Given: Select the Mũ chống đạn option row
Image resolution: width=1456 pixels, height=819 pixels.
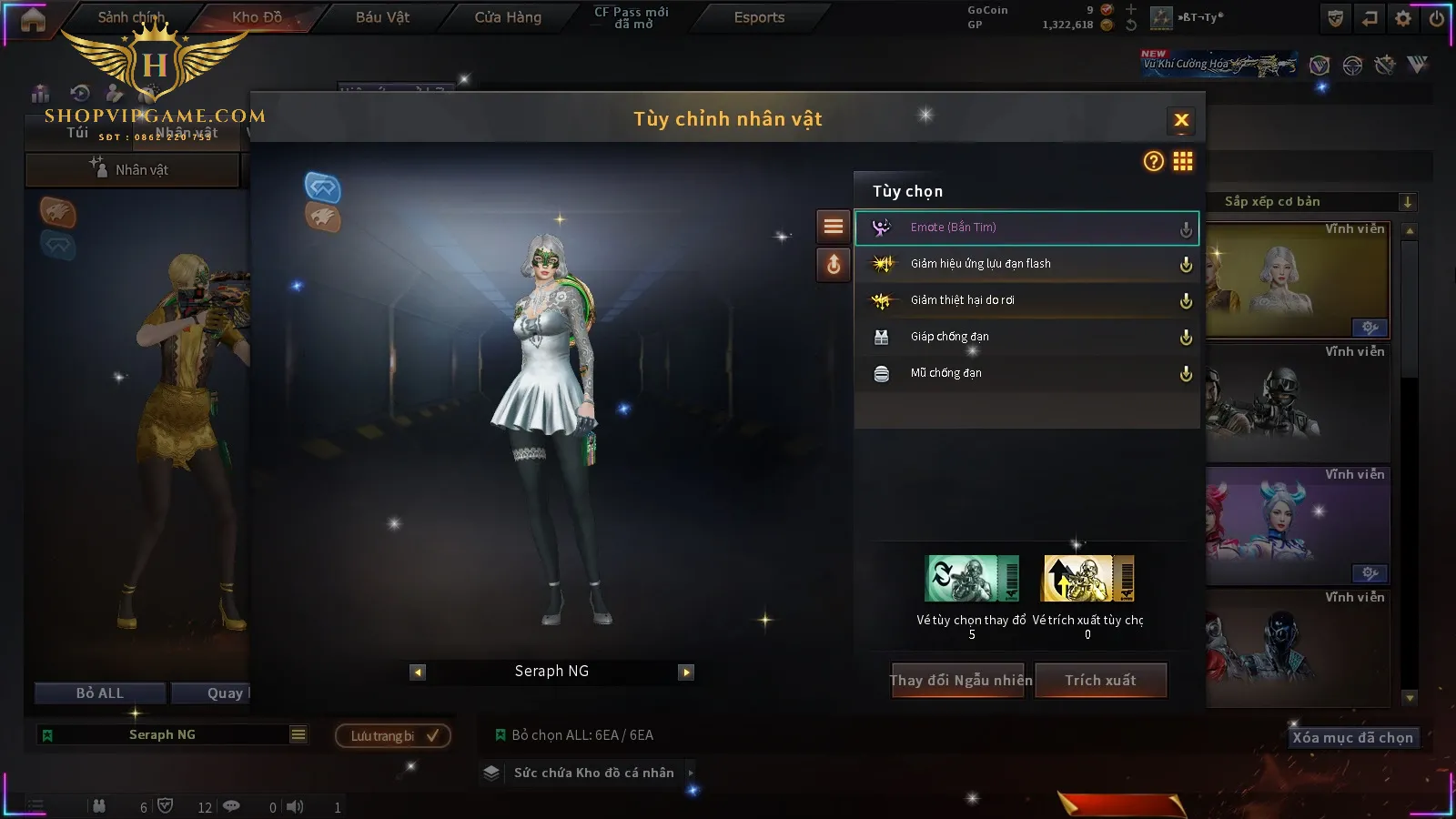Looking at the screenshot, I should [1026, 373].
